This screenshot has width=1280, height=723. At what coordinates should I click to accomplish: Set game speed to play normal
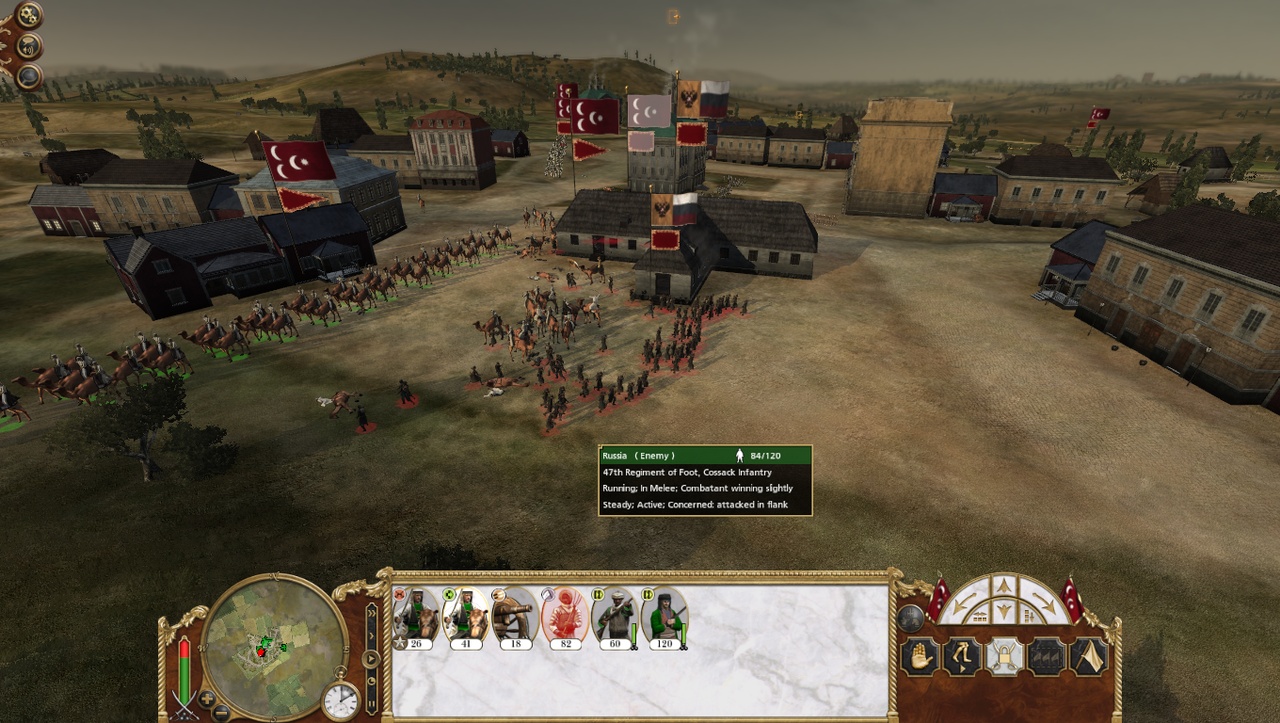[x=371, y=658]
